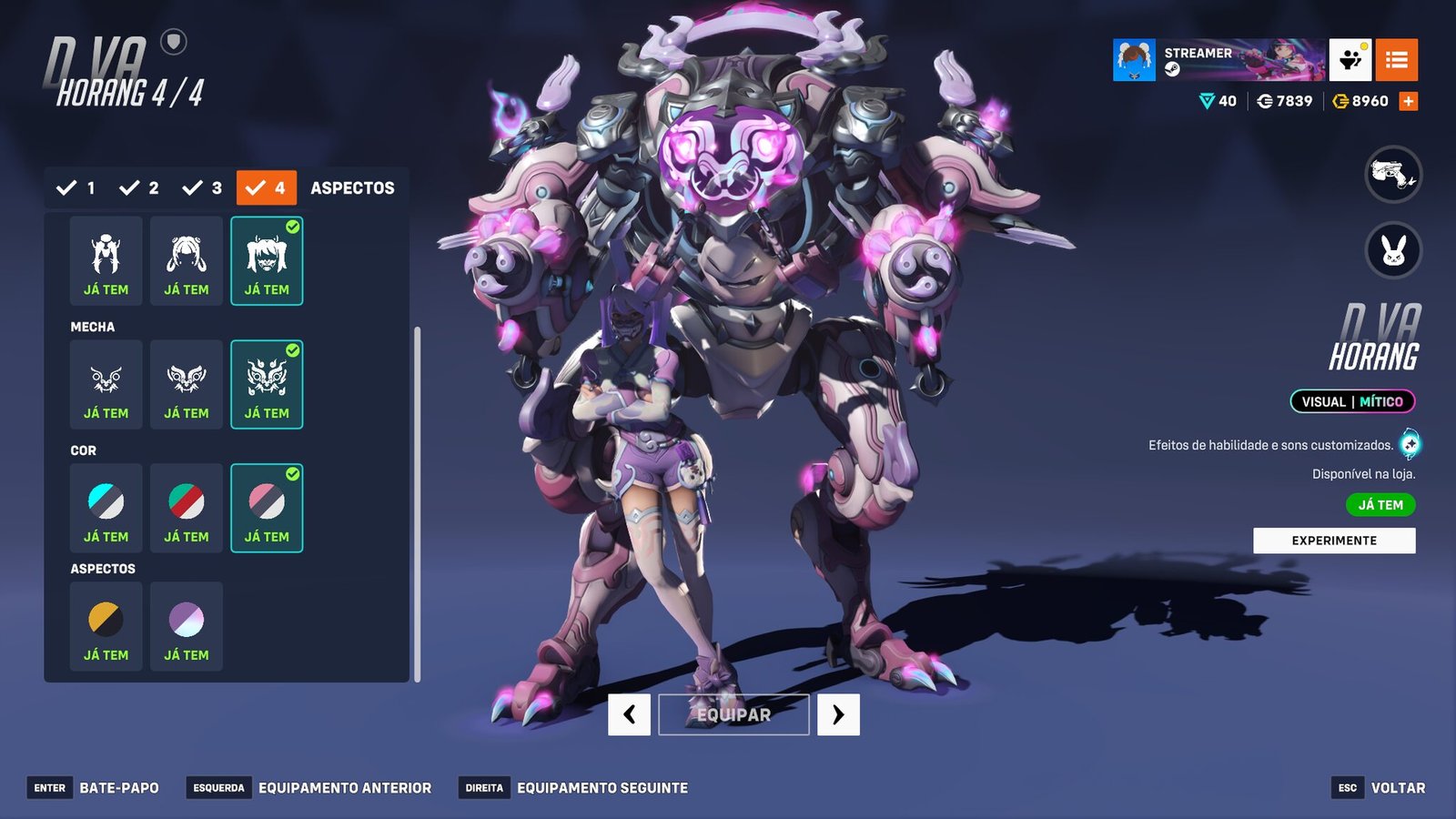This screenshot has height=819, width=1456.
Task: Choose the cyan and gray color swatch
Action: [x=106, y=508]
